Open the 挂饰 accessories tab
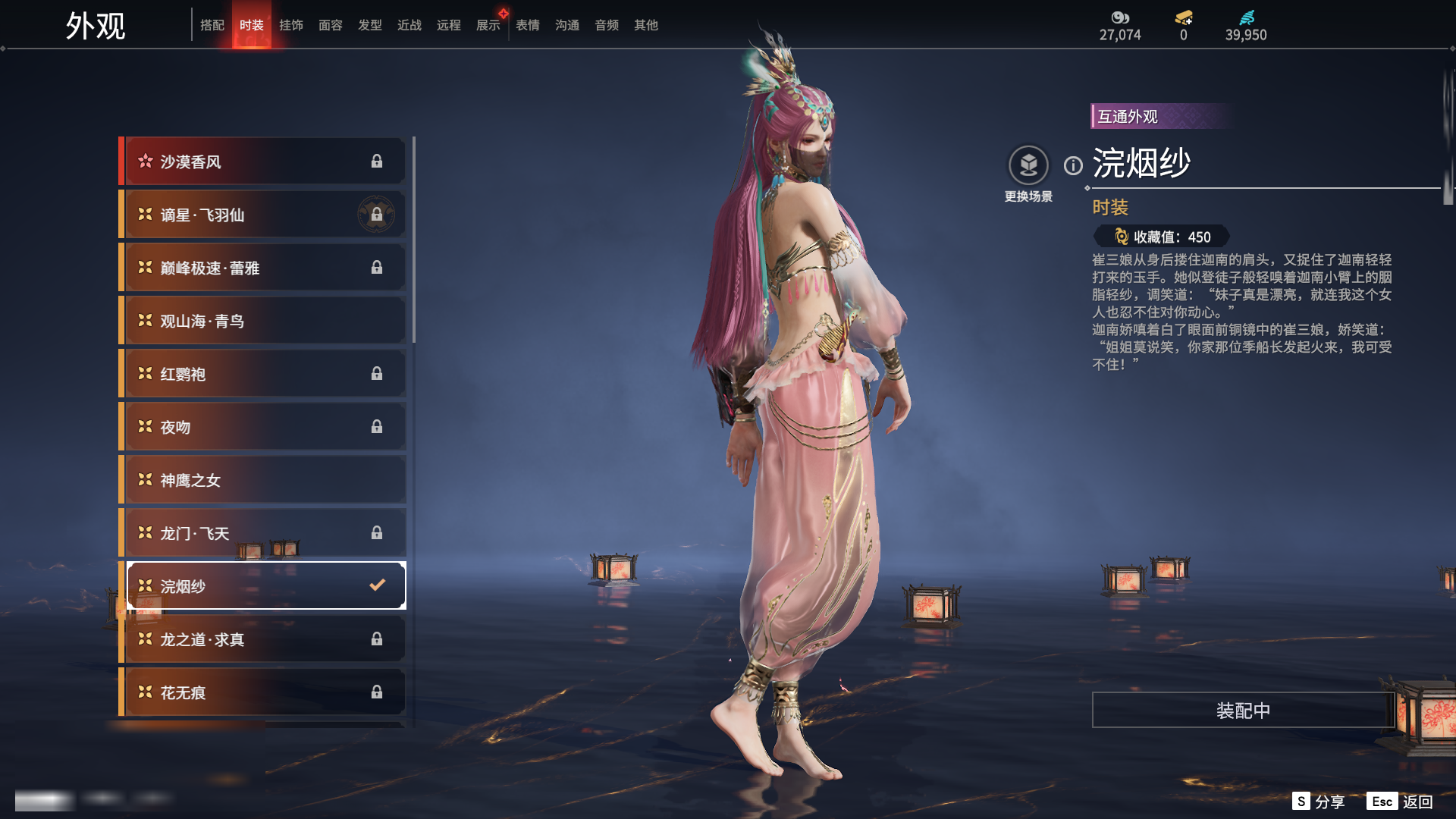1456x819 pixels. [291, 25]
